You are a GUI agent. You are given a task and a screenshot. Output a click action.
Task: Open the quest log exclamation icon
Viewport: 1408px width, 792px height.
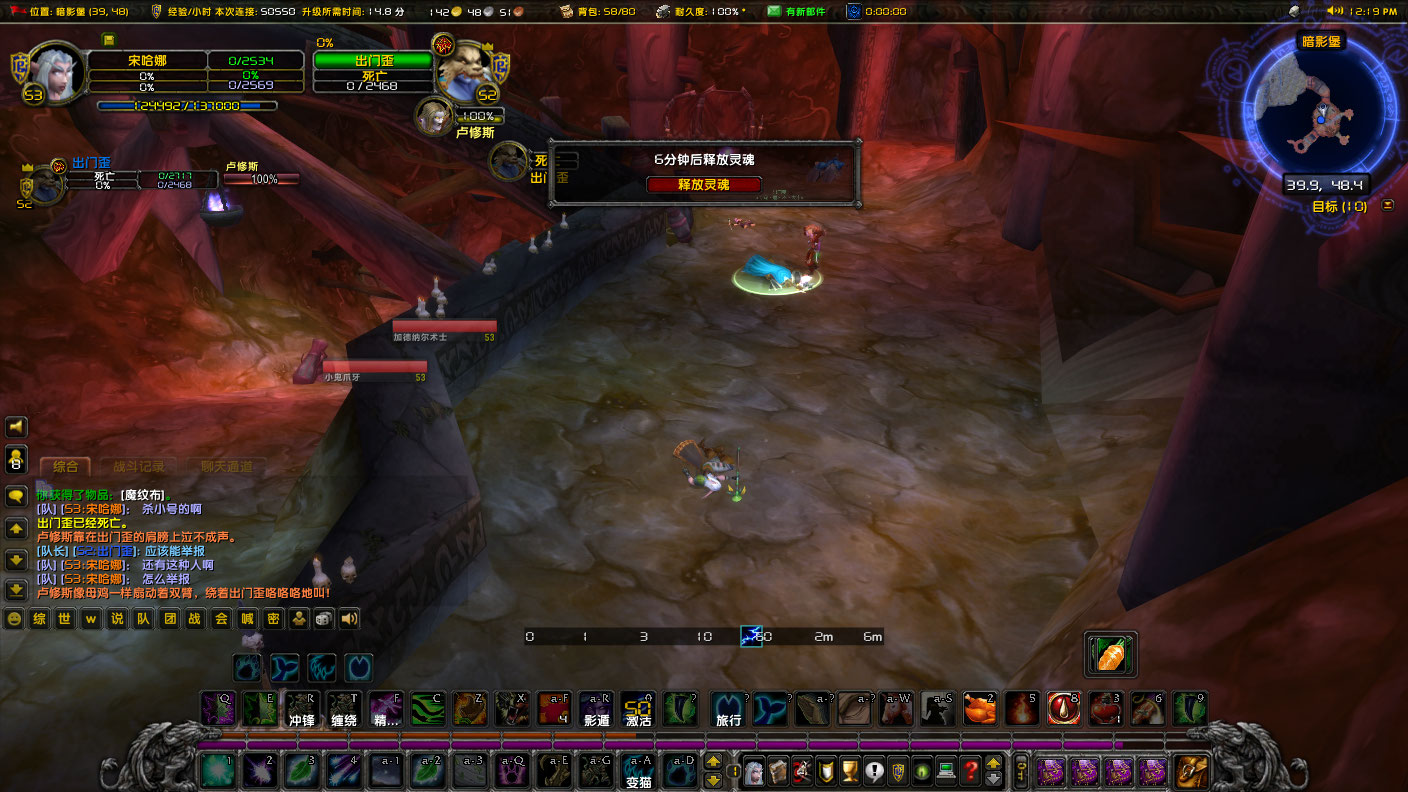(x=874, y=771)
